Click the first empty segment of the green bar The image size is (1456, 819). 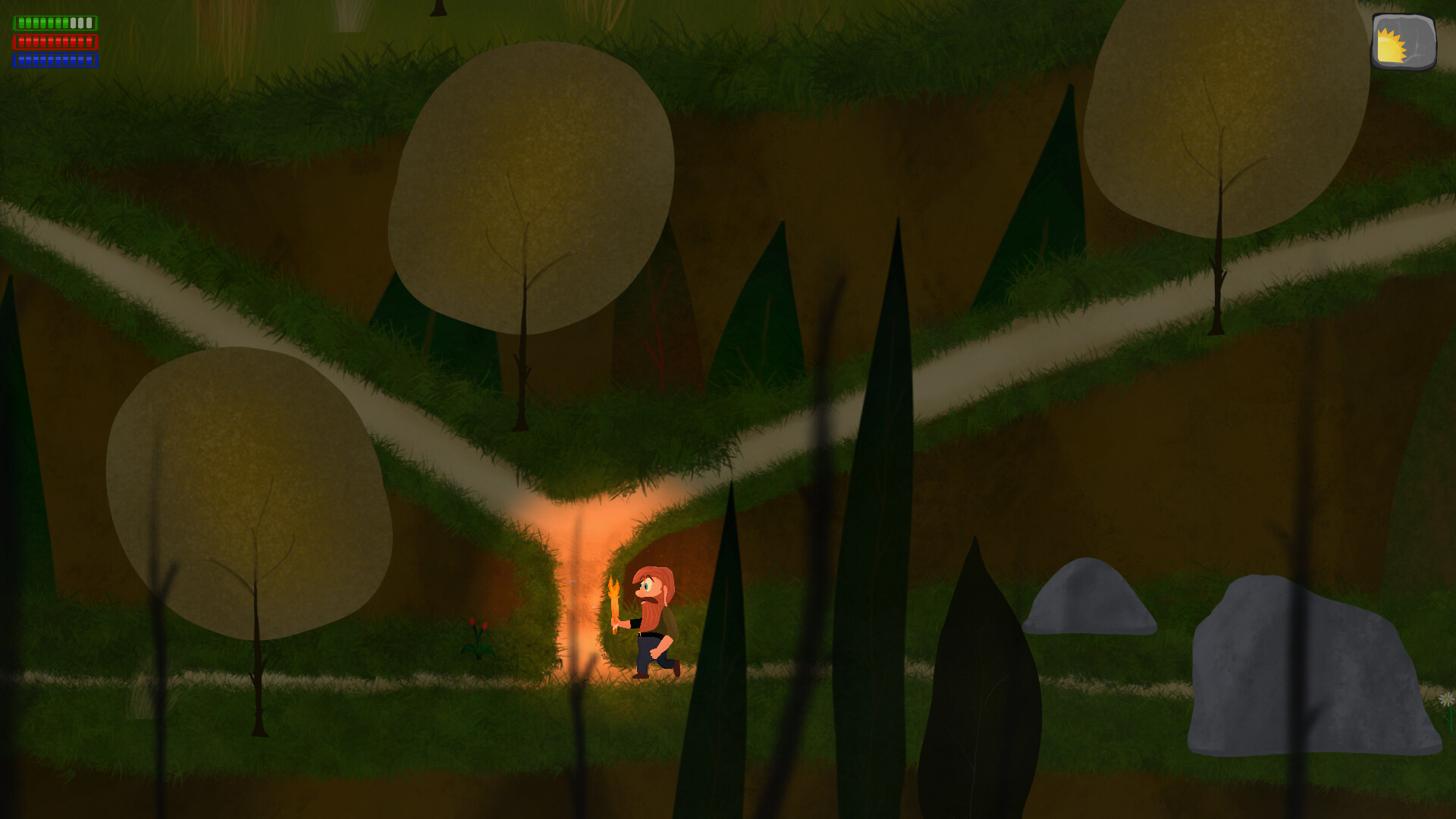point(74,23)
